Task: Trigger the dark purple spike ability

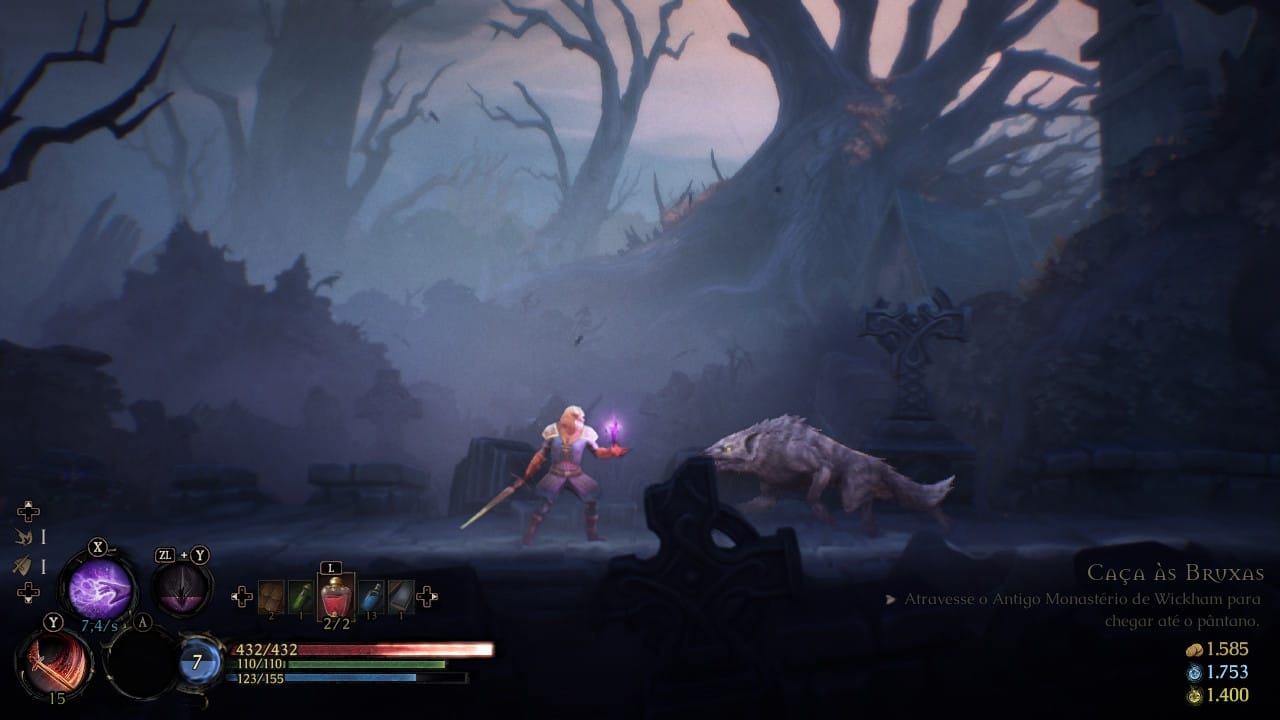Action: coord(181,591)
